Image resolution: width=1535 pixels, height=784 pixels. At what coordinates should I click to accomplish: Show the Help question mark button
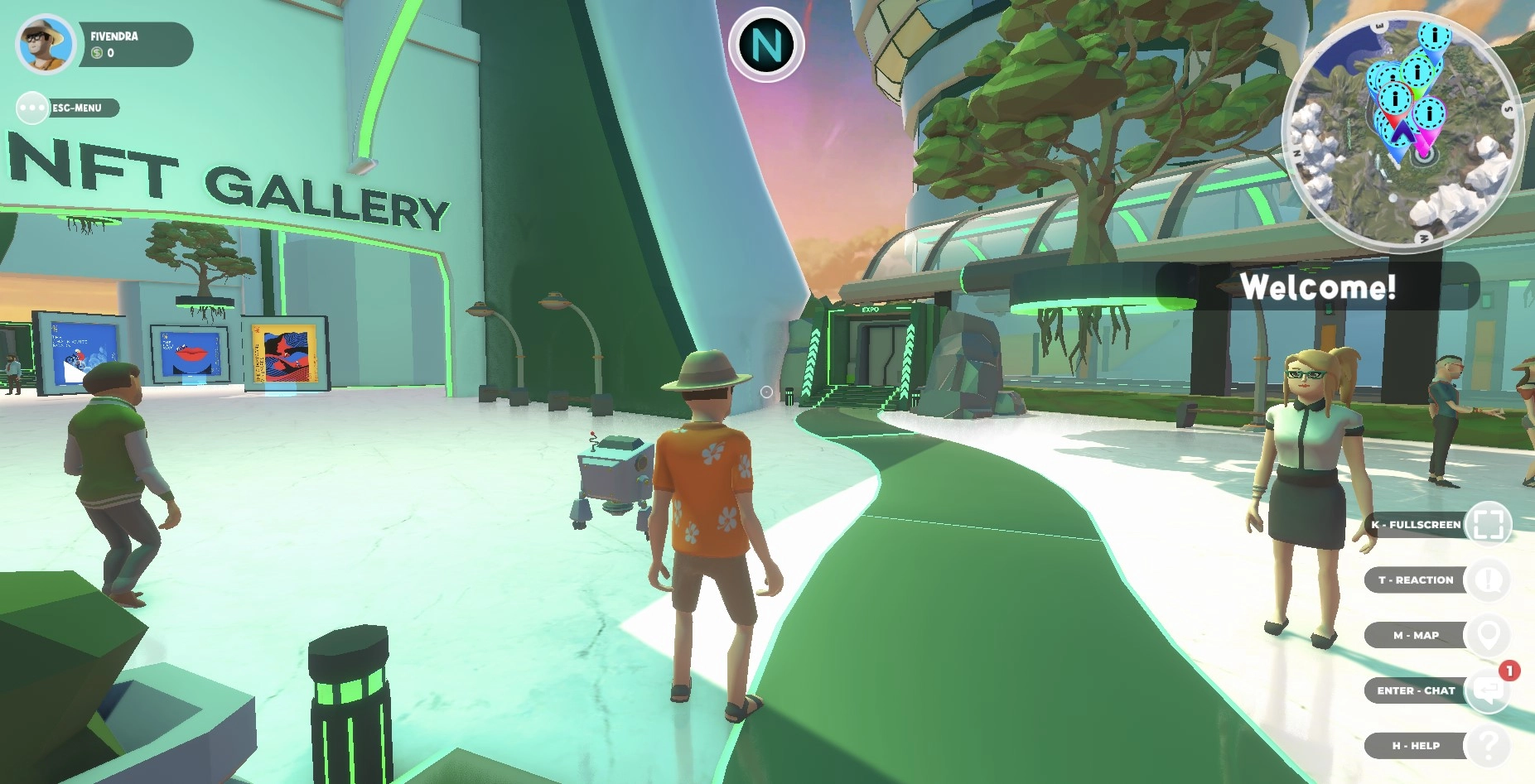(1488, 746)
